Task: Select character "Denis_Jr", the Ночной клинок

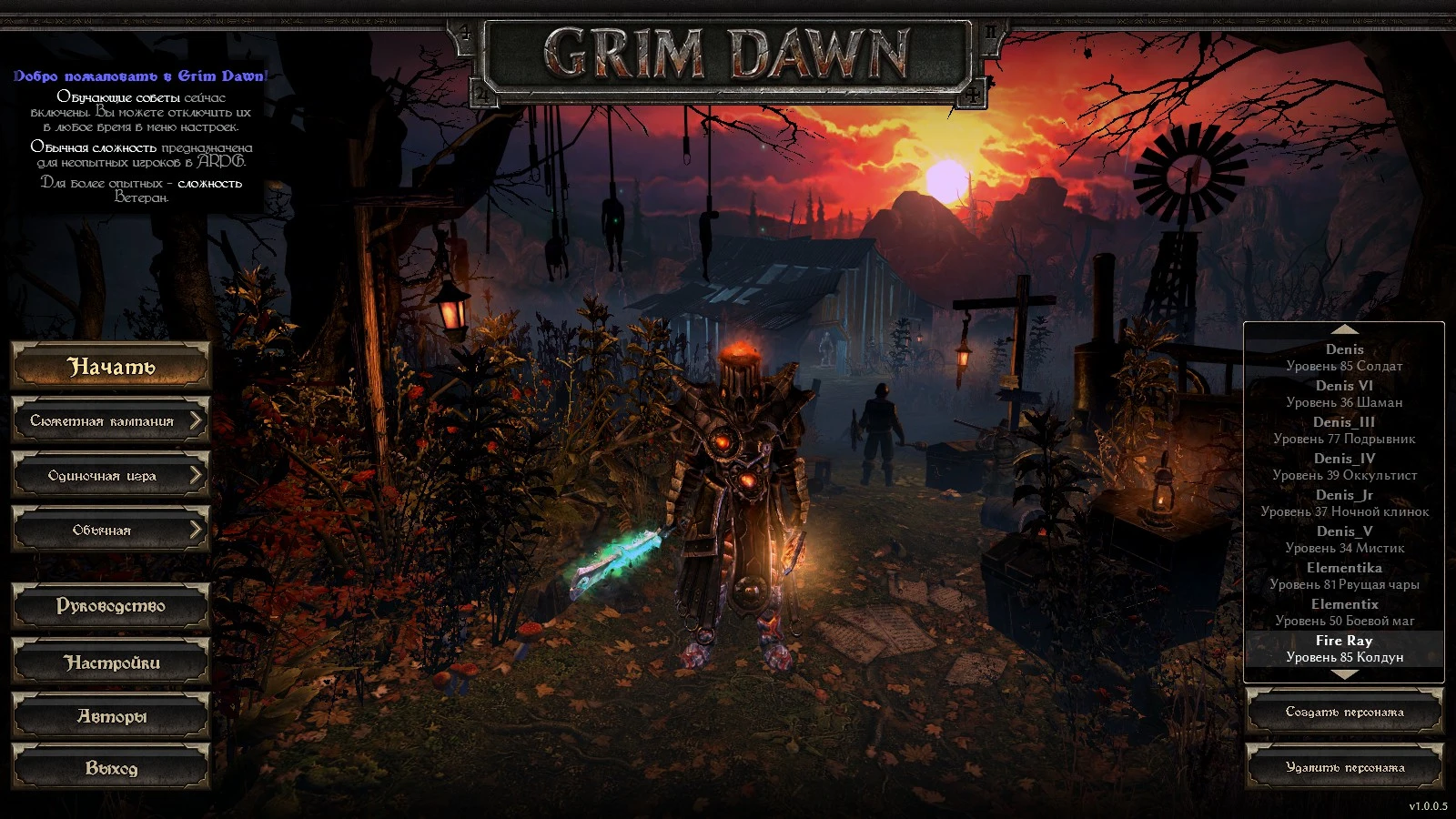Action: click(x=1345, y=502)
